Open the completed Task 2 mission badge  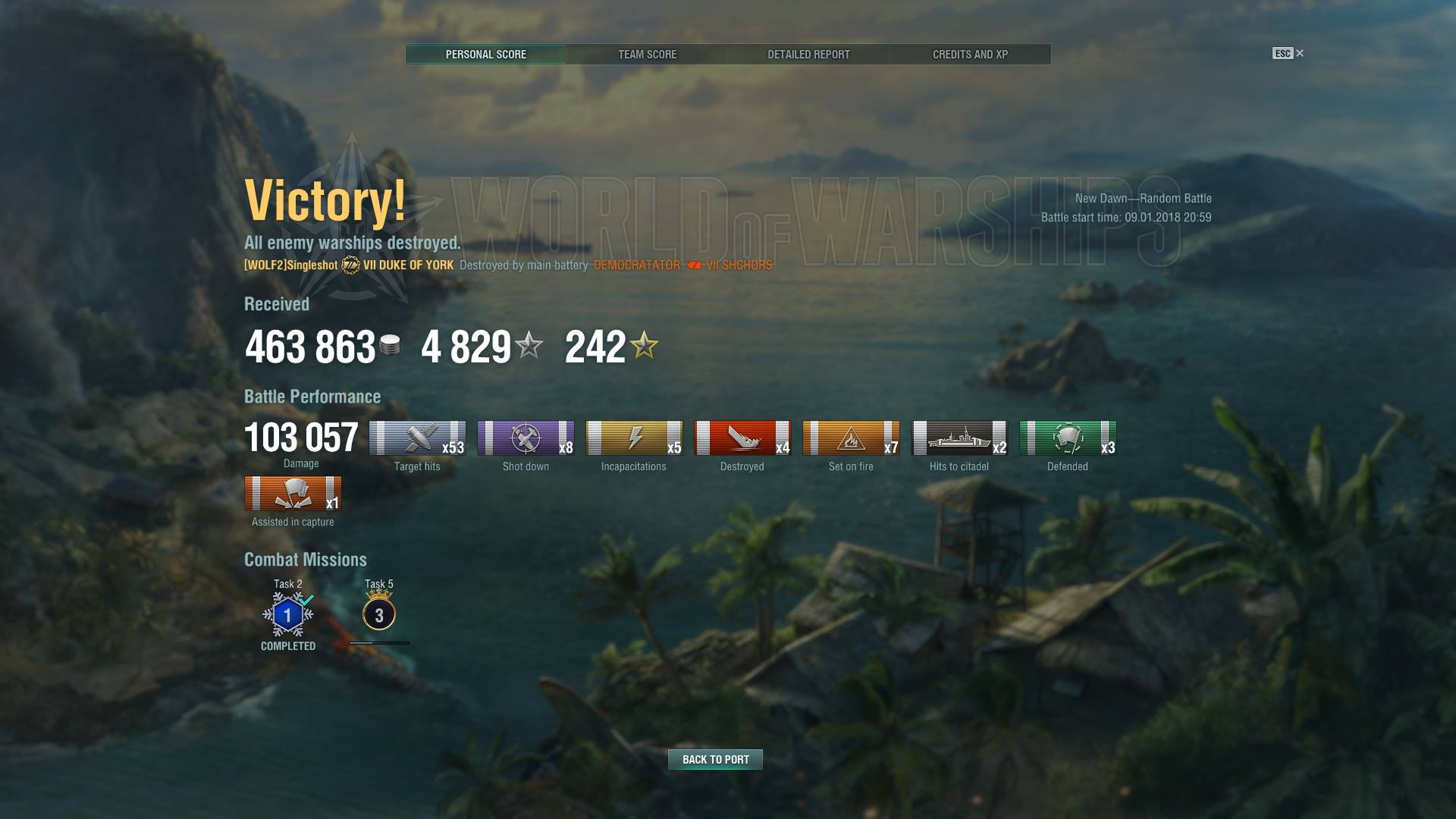[288, 615]
